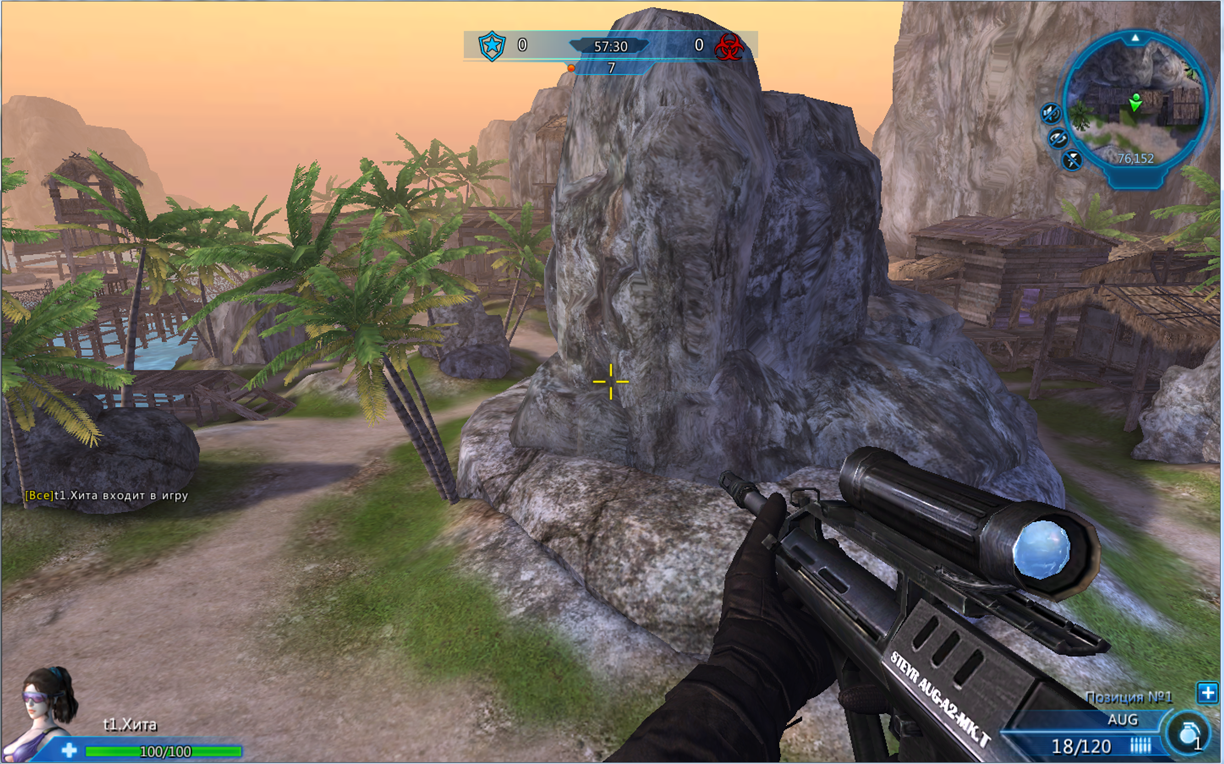
Task: Click the blue shield team icon
Action: coord(491,46)
